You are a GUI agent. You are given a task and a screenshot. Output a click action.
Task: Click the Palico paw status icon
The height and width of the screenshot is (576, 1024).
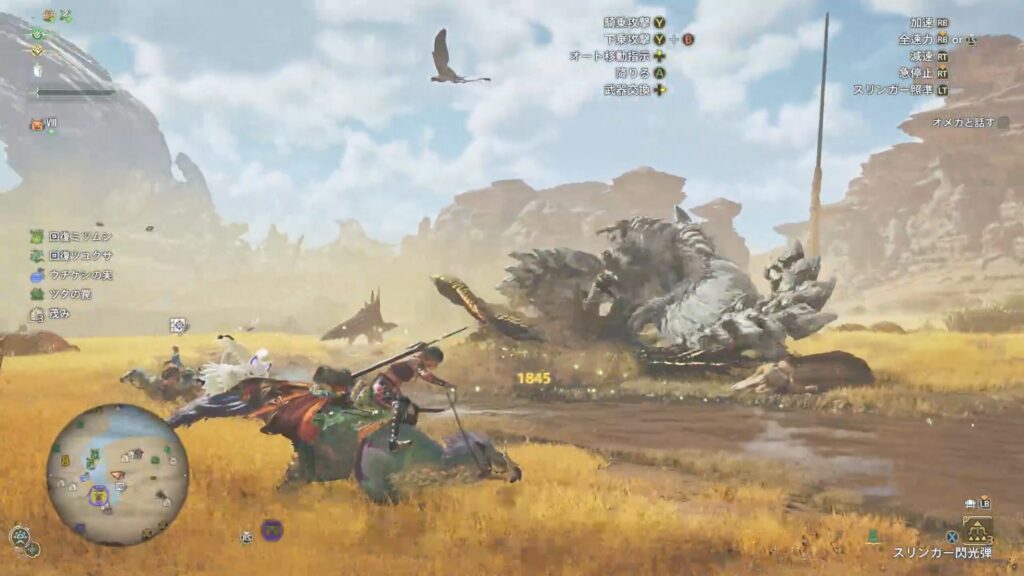(37, 126)
